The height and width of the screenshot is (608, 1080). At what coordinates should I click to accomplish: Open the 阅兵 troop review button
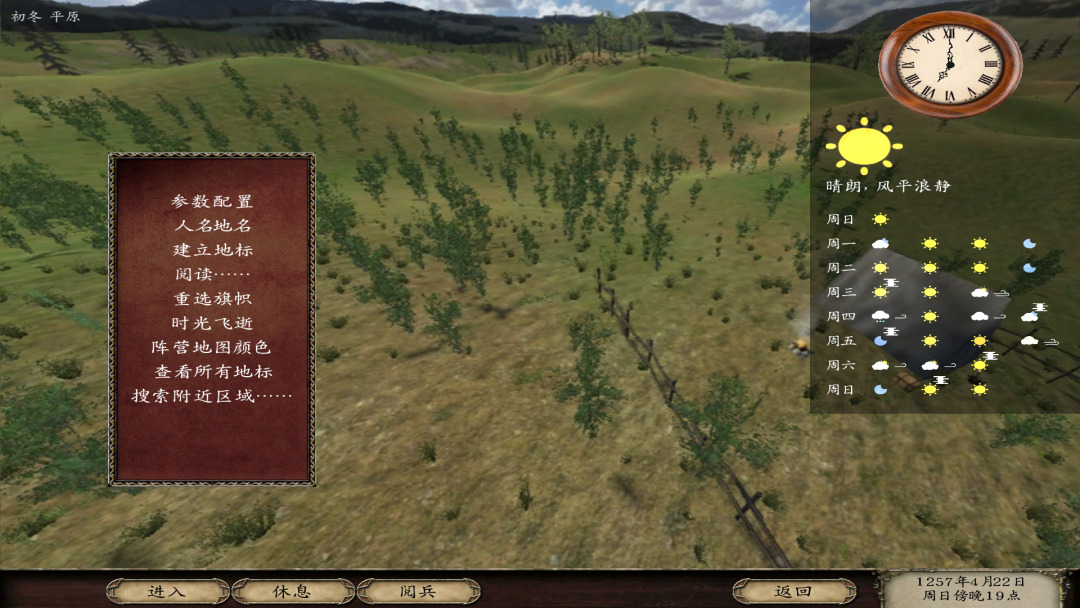tap(418, 591)
